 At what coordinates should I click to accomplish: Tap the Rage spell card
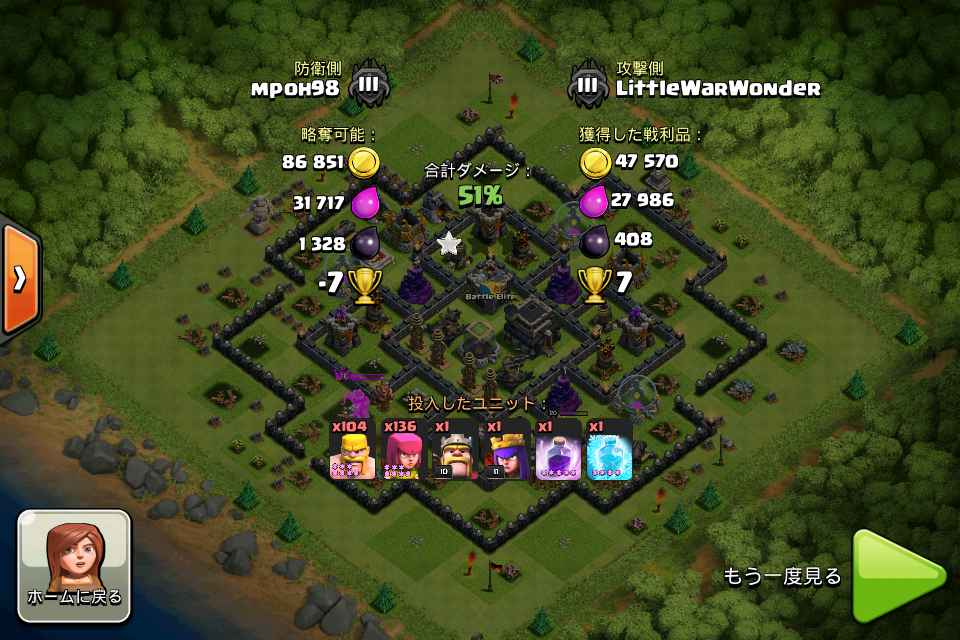(558, 449)
